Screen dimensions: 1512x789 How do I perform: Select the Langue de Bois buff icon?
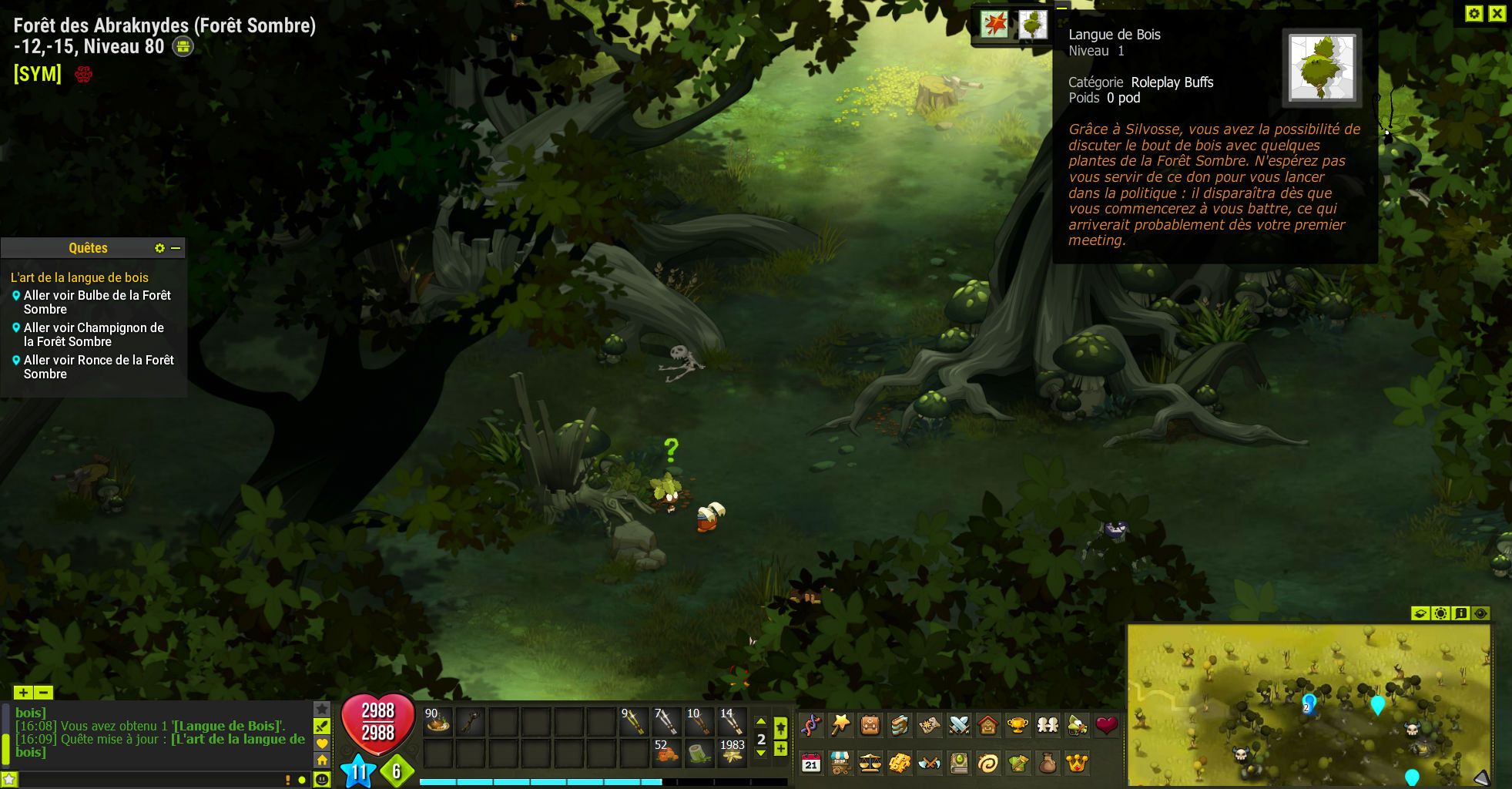(x=1032, y=25)
